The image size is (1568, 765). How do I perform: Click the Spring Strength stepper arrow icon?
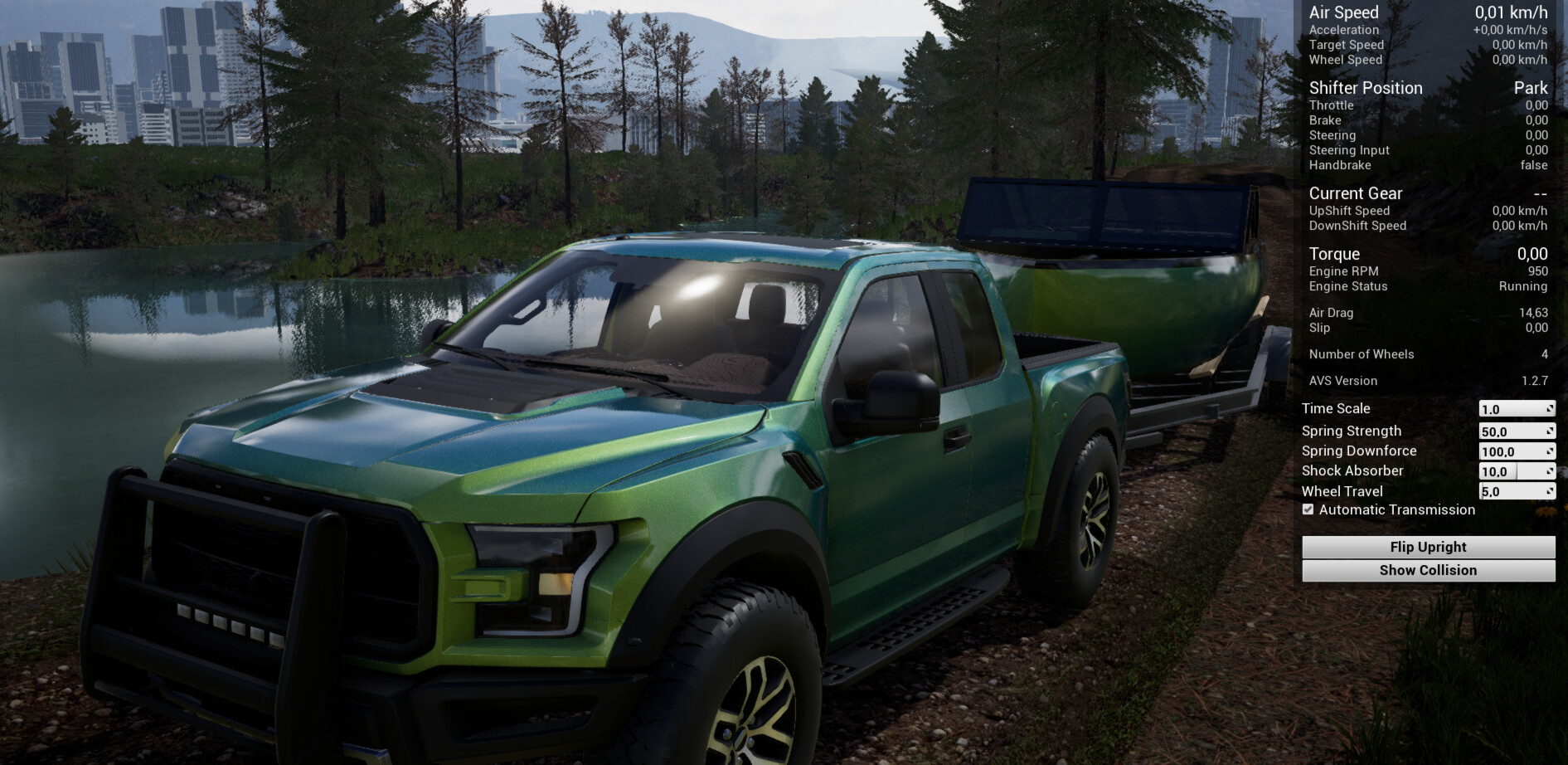1549,431
